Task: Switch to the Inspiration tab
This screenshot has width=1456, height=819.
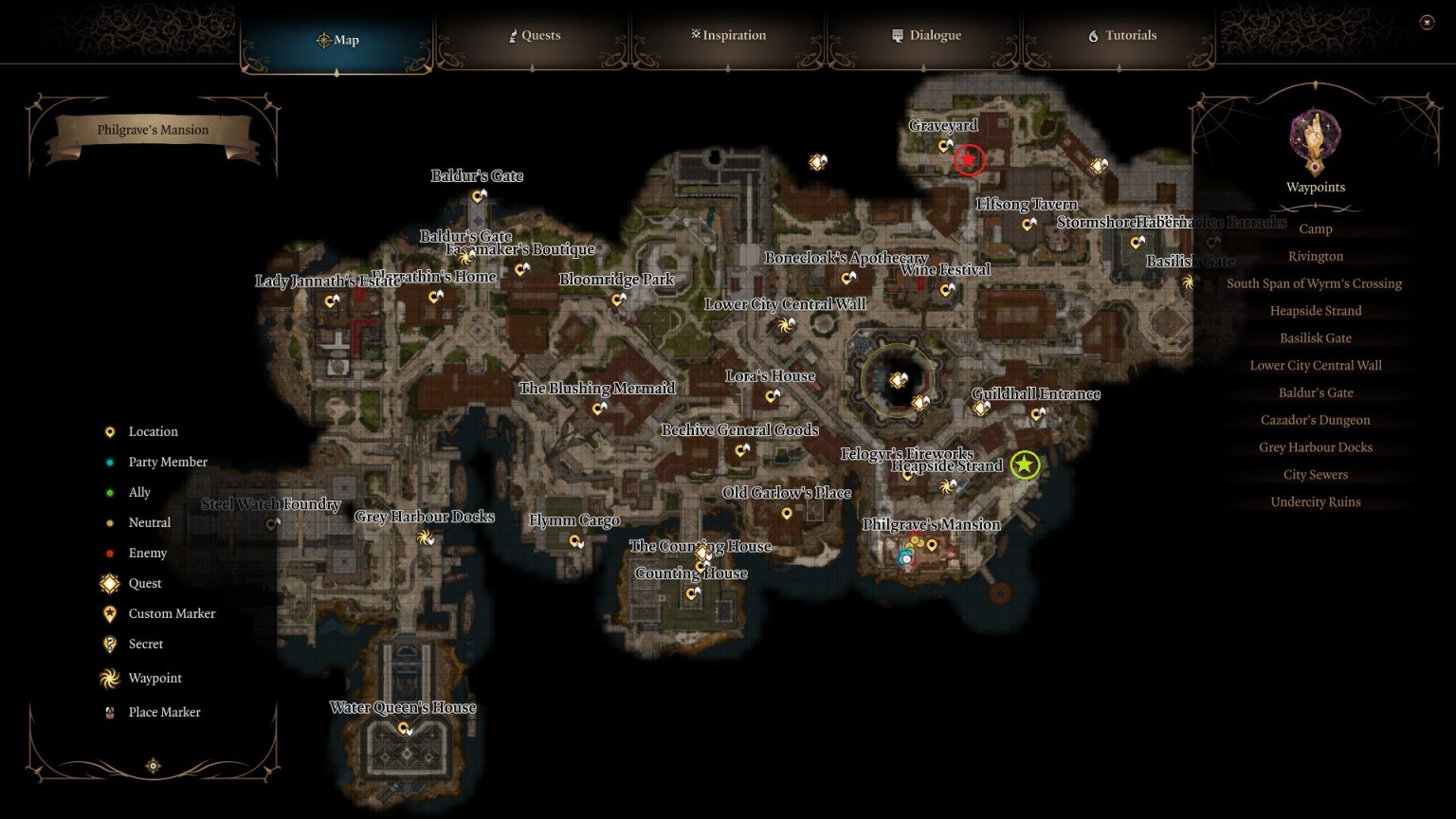Action: tap(728, 35)
